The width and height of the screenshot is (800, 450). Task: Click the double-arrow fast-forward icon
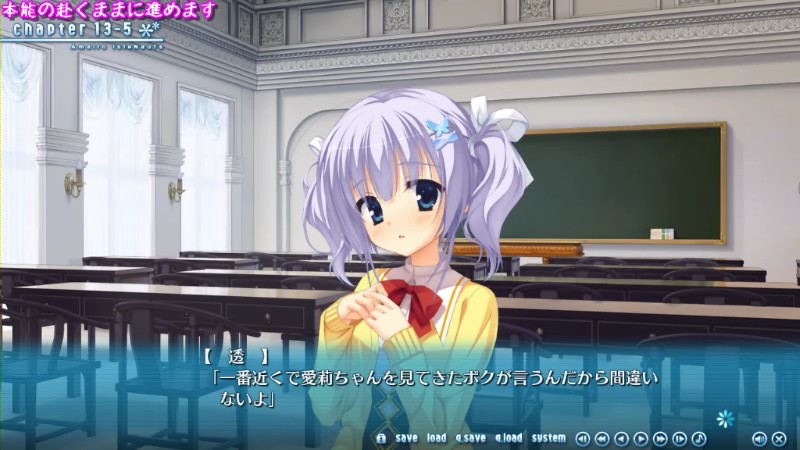(660, 438)
